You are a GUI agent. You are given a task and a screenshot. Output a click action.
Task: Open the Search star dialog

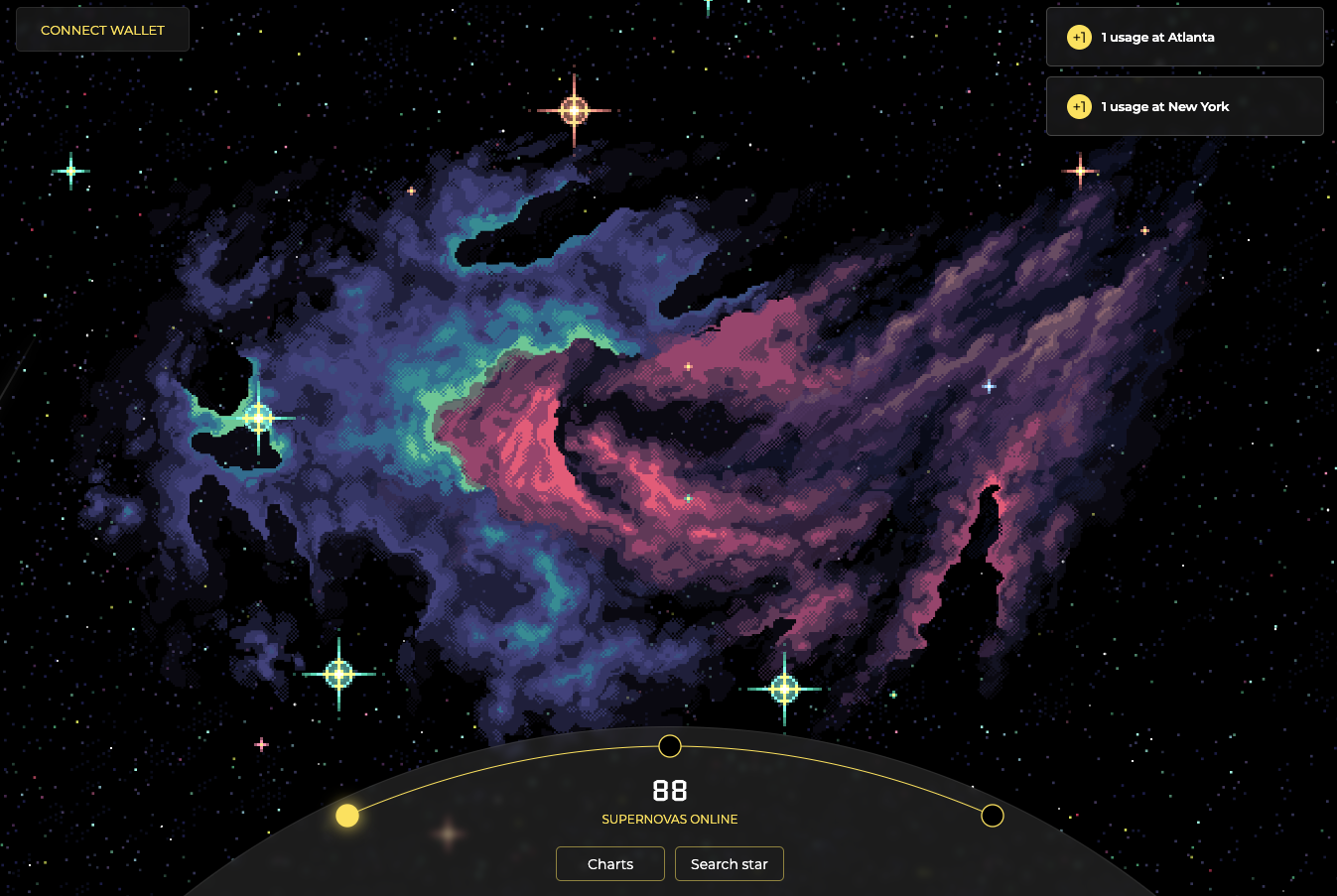[729, 863]
